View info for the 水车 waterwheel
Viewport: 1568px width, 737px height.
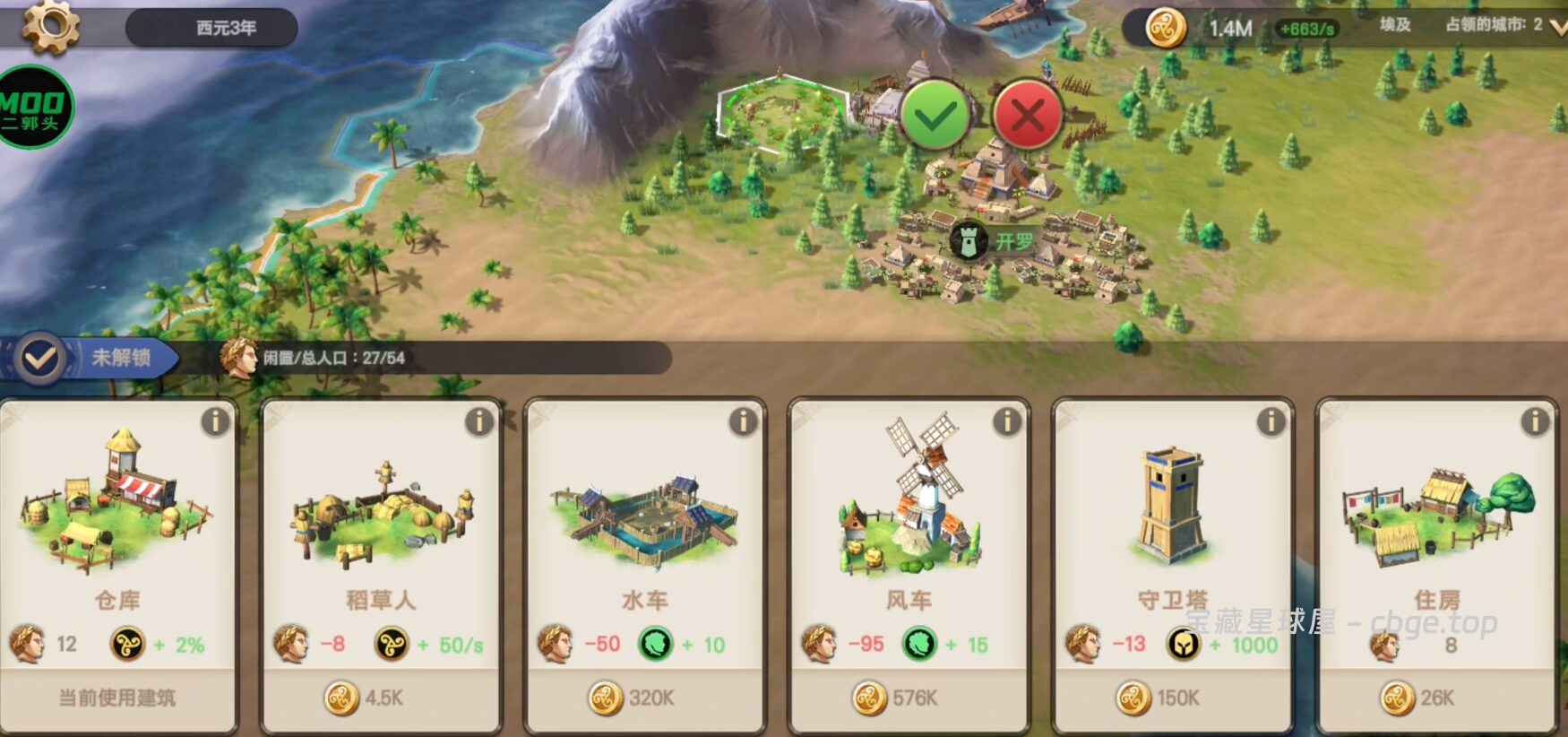click(743, 421)
